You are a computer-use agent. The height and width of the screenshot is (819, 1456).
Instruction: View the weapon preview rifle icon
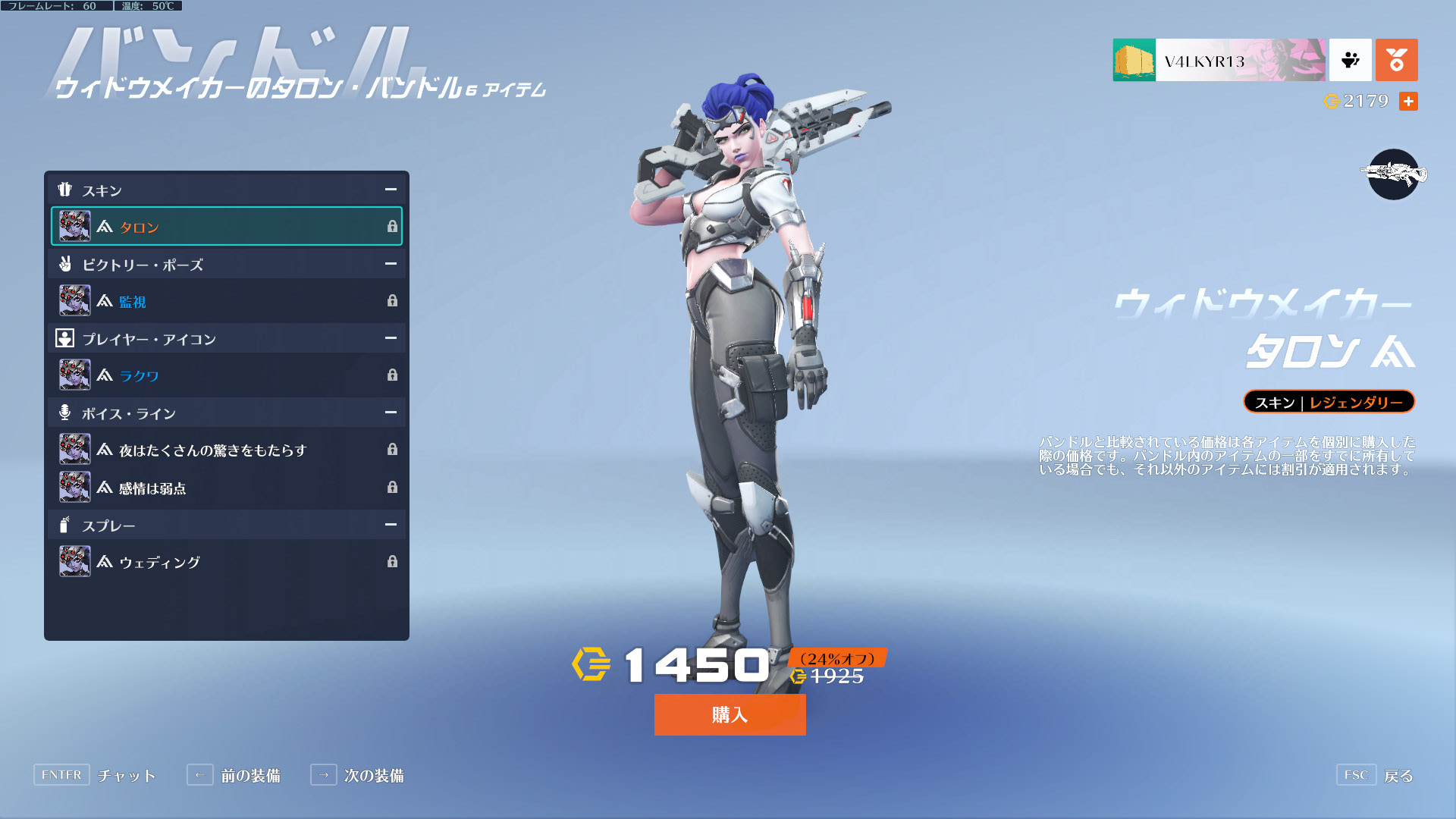[1393, 174]
